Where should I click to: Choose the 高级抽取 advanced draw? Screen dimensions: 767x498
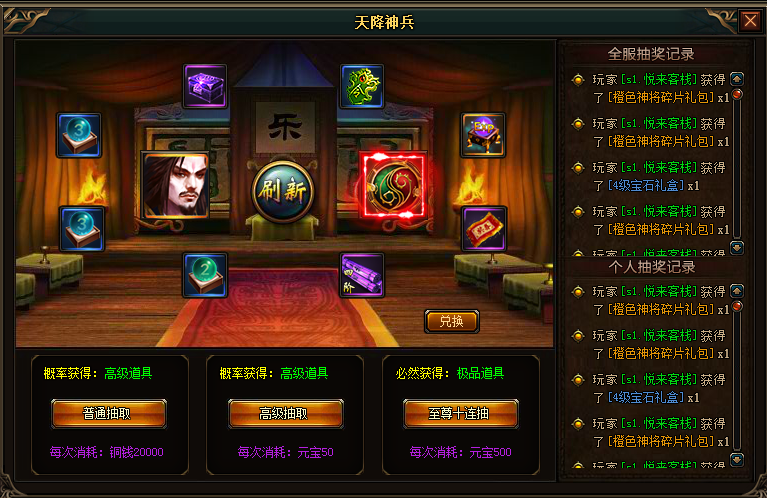[x=285, y=413]
